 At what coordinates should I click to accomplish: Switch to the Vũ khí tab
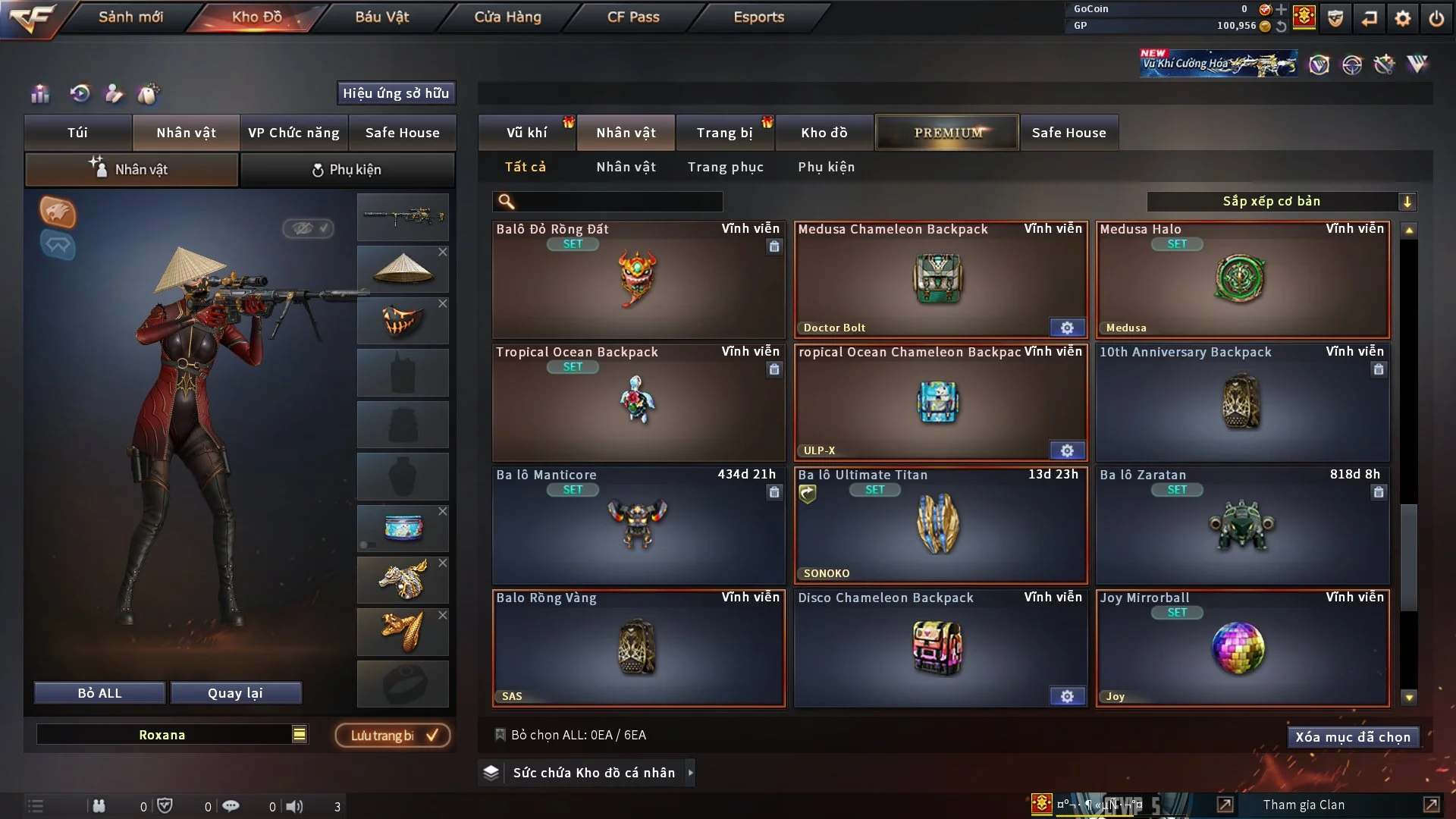pos(526,133)
